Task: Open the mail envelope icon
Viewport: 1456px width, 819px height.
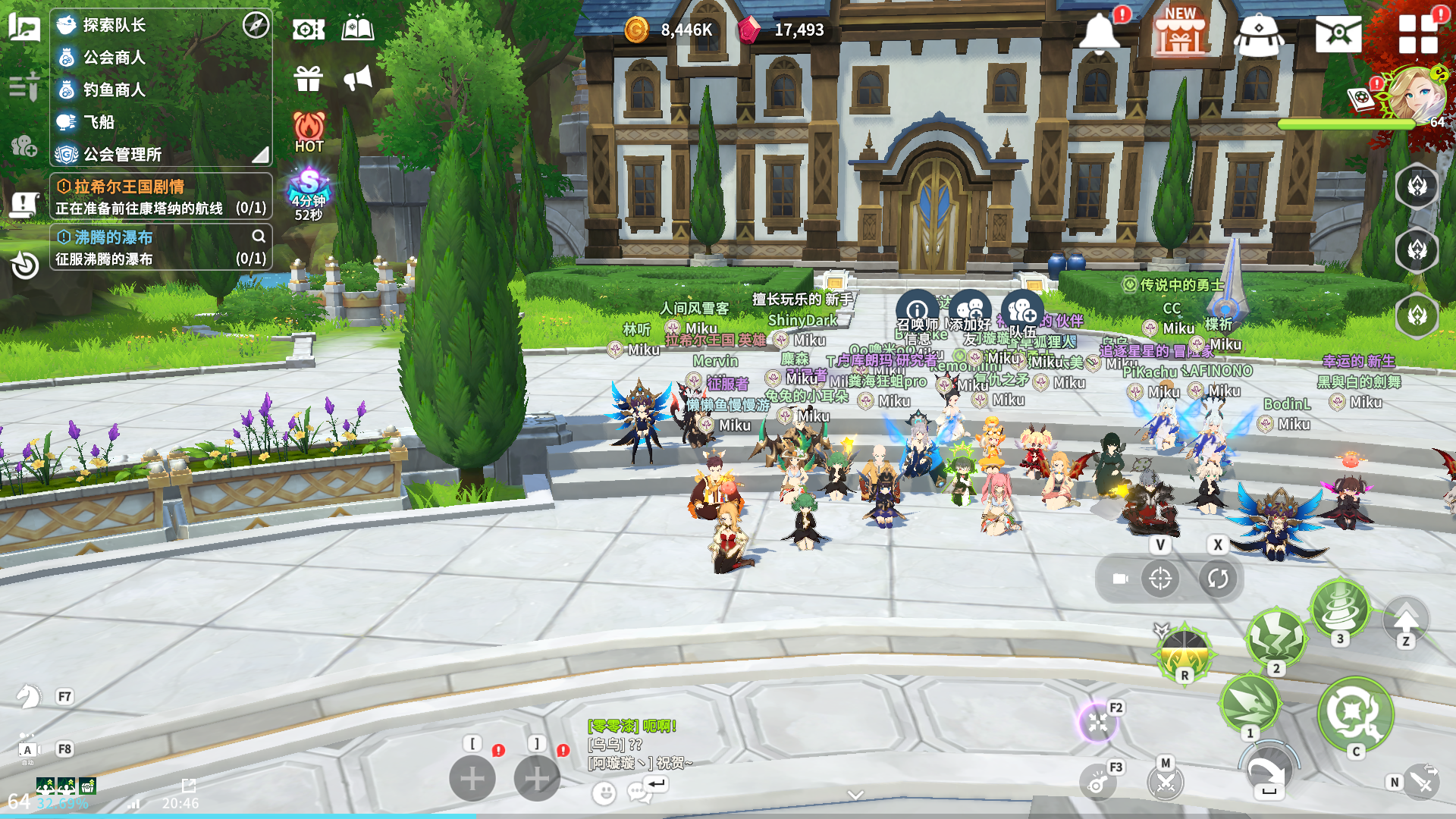Action: 1338,34
